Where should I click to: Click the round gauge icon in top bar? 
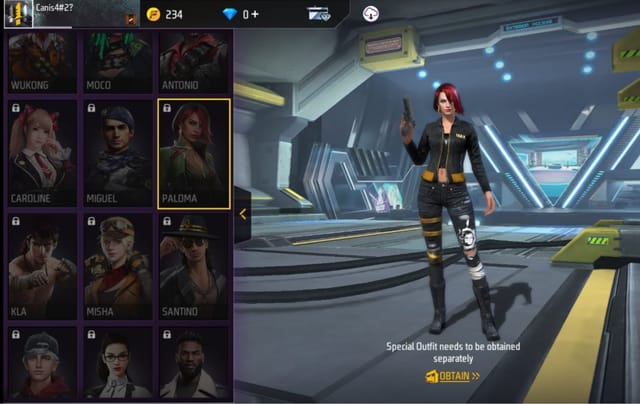coord(372,14)
